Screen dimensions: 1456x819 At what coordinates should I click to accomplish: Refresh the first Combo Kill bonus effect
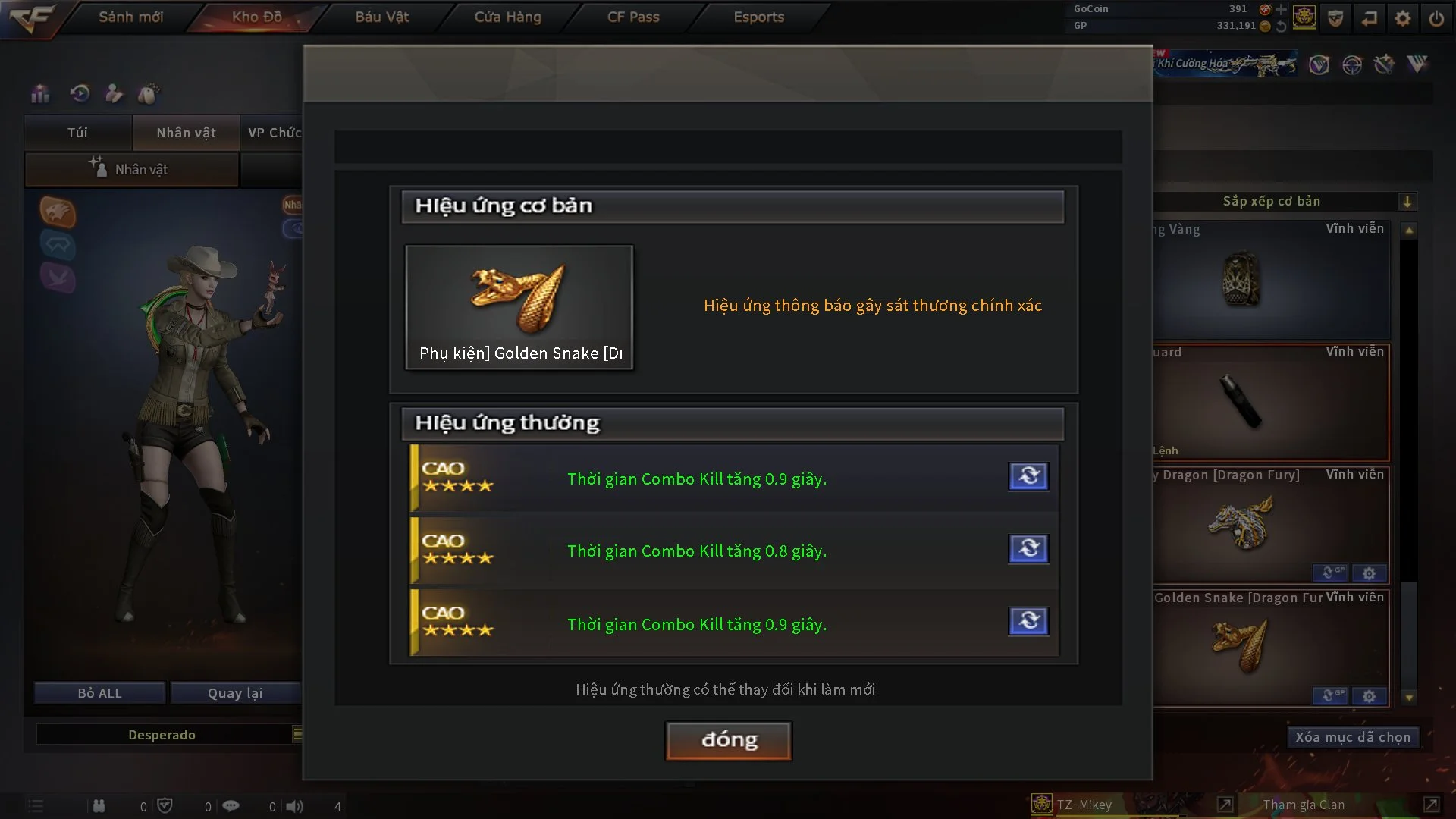pos(1028,476)
